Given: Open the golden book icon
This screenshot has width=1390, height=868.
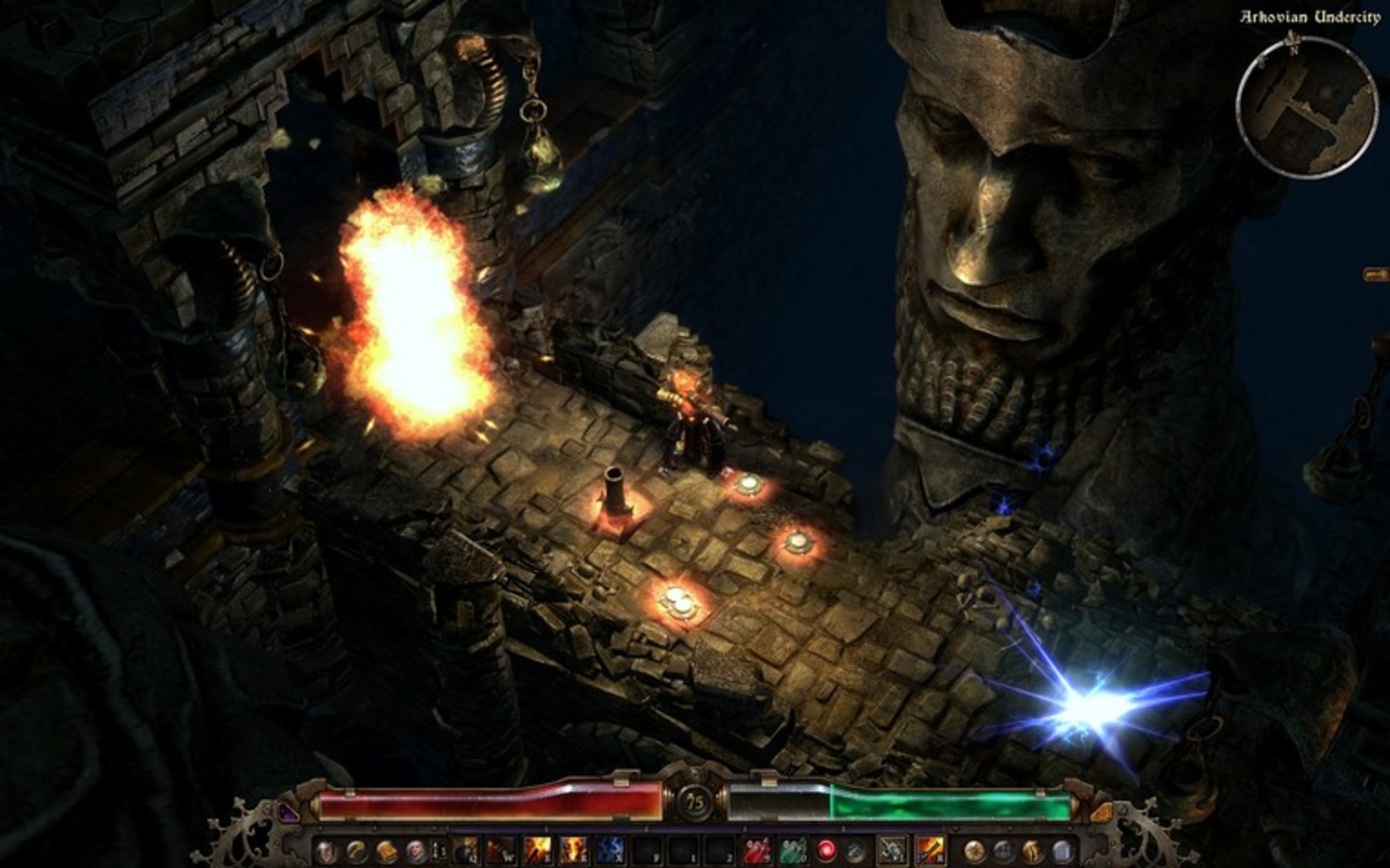Looking at the screenshot, I should click(387, 851).
